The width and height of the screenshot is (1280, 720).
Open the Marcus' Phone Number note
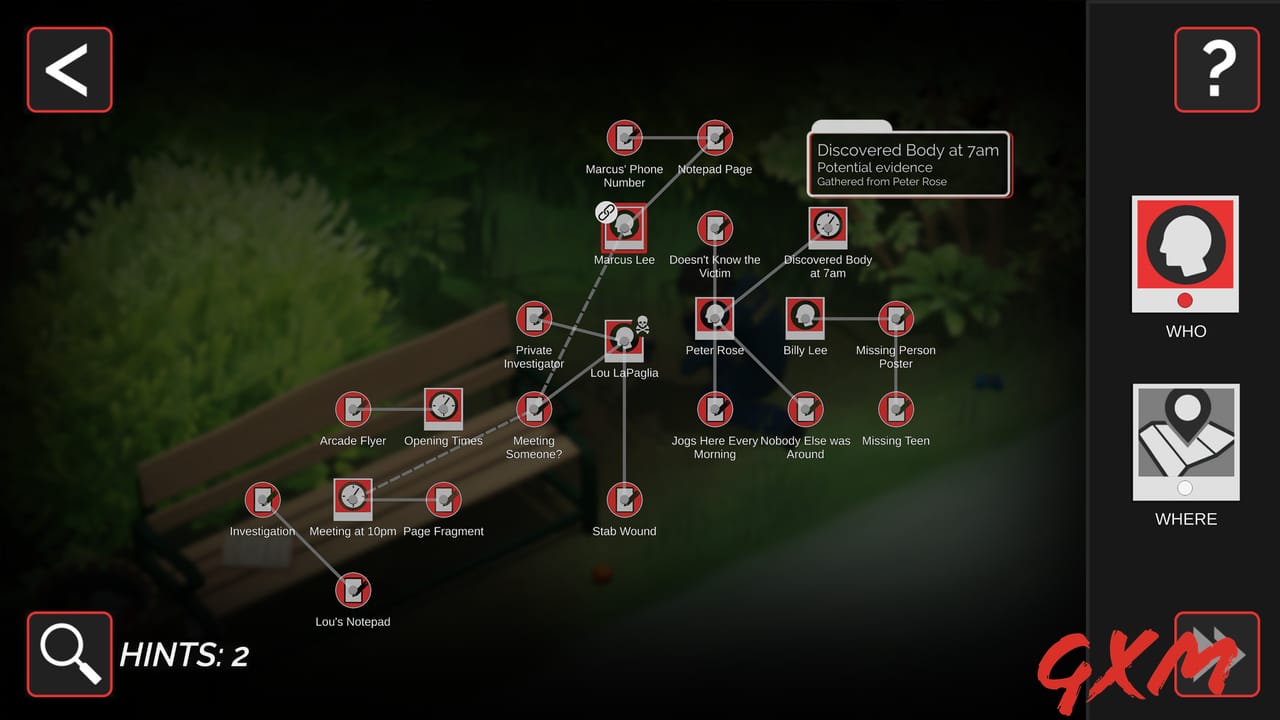click(x=624, y=138)
